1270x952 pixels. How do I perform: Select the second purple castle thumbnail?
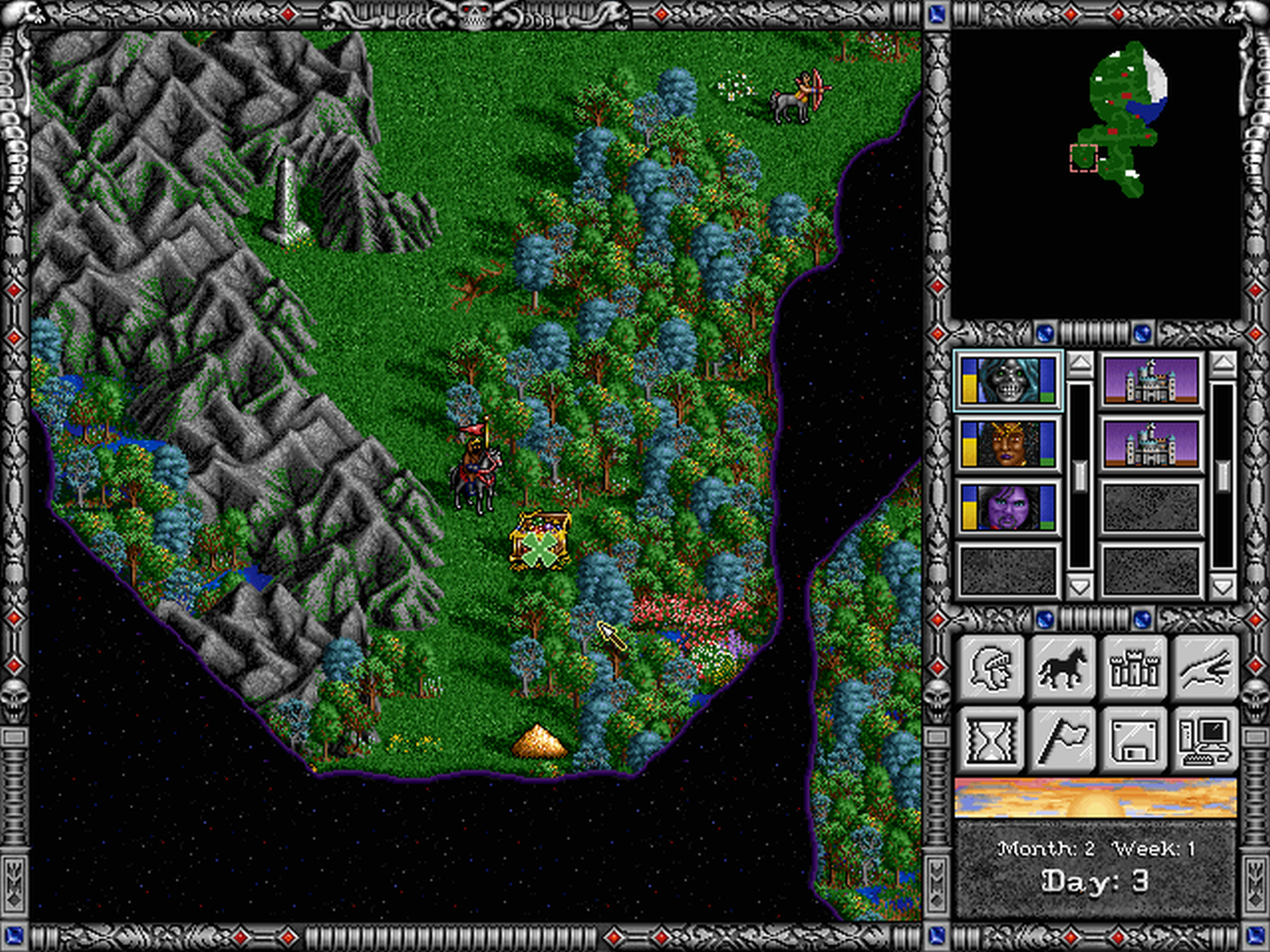pyautogui.click(x=1152, y=443)
